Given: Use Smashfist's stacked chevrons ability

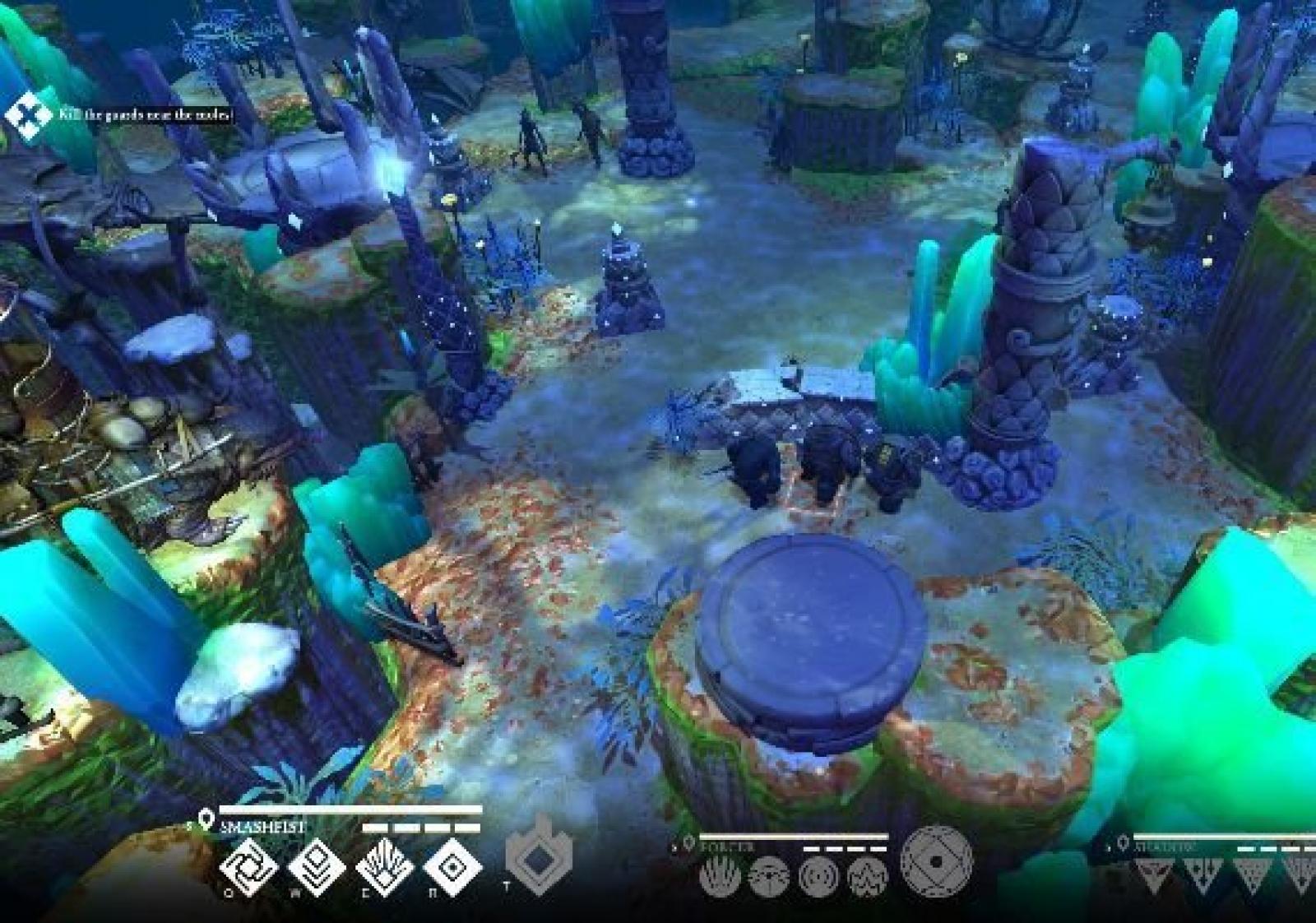Looking at the screenshot, I should pos(317,867).
